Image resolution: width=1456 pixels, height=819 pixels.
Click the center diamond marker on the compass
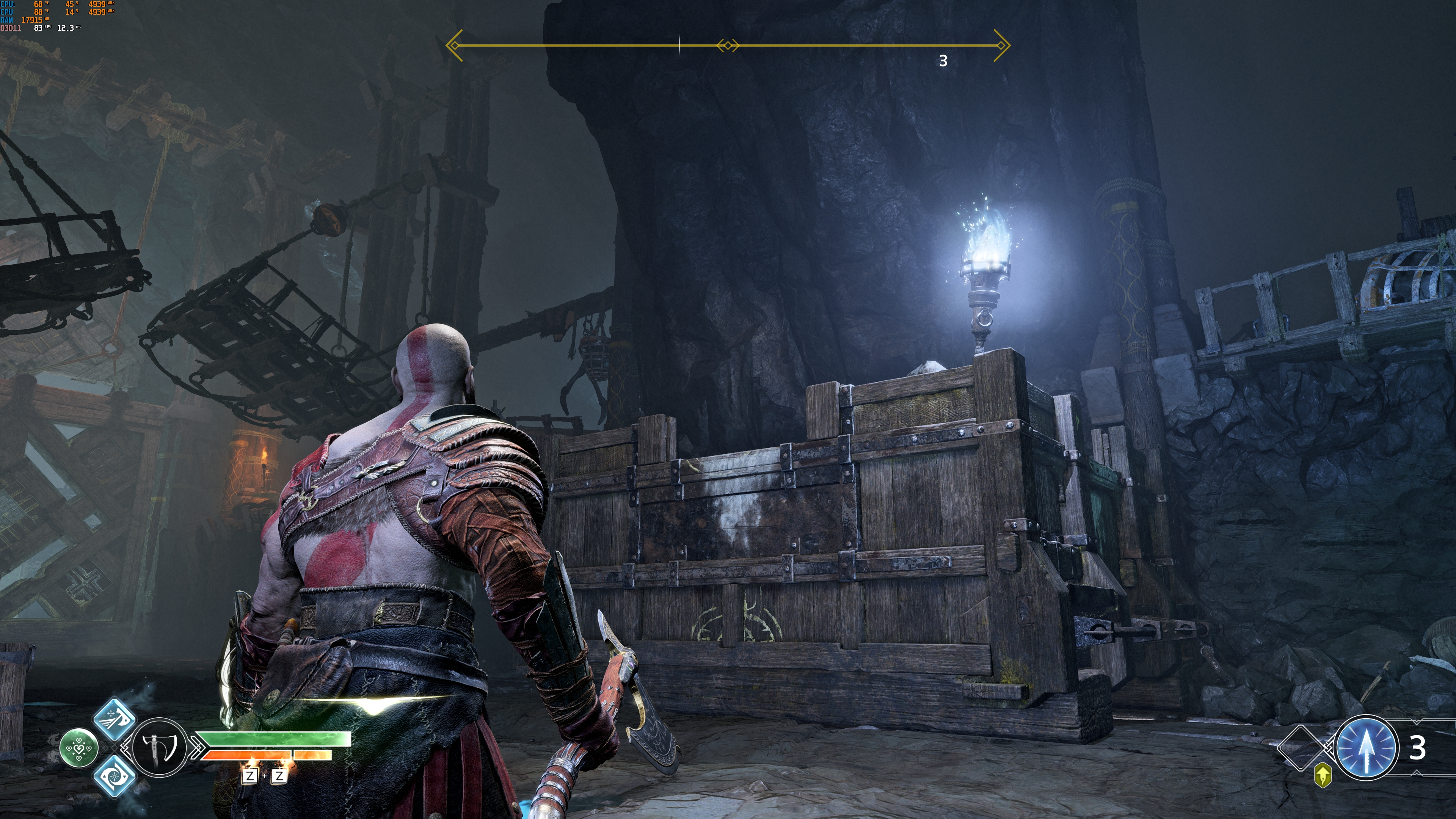tap(728, 46)
